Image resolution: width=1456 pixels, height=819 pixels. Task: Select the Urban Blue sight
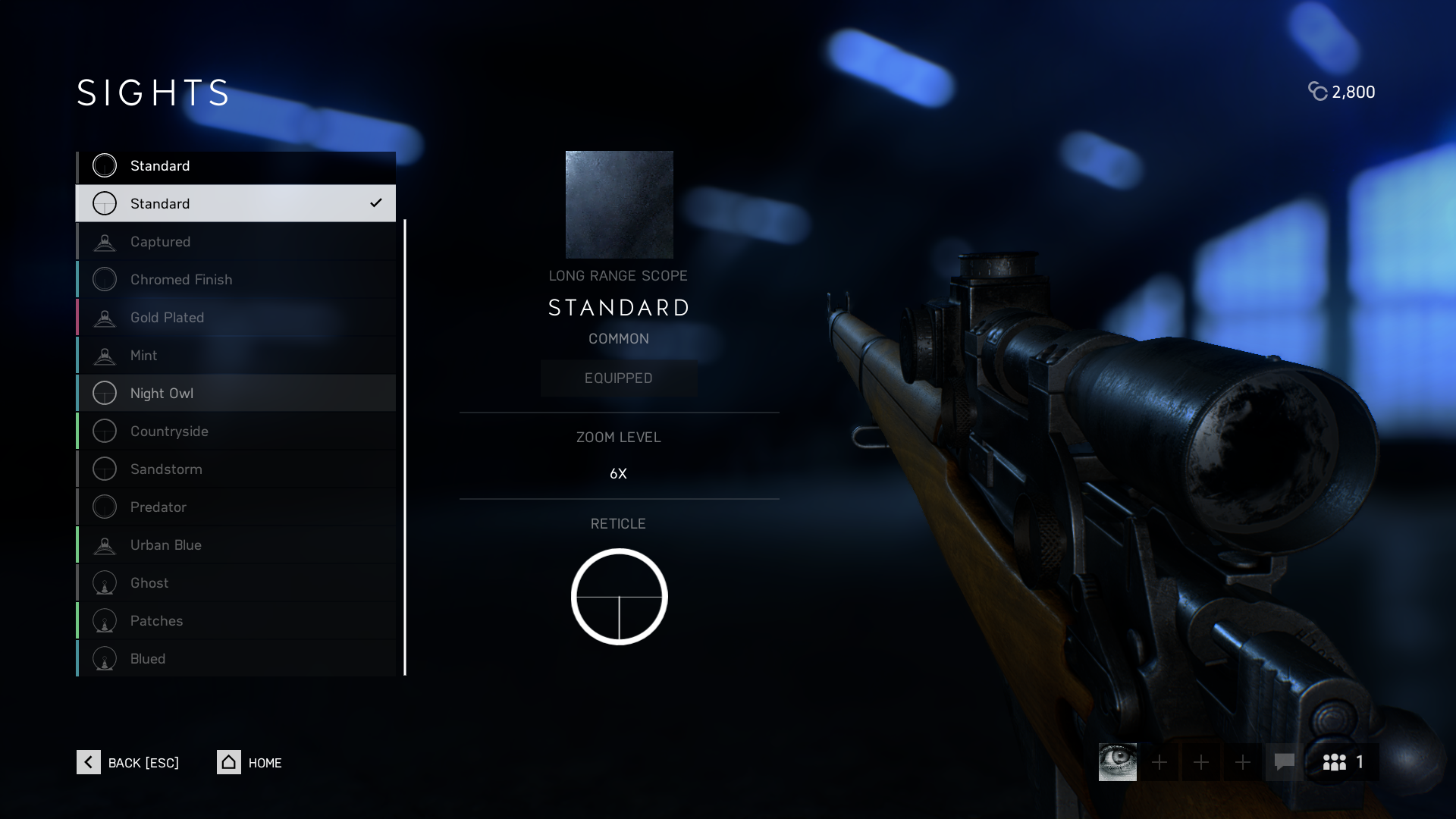click(x=236, y=544)
